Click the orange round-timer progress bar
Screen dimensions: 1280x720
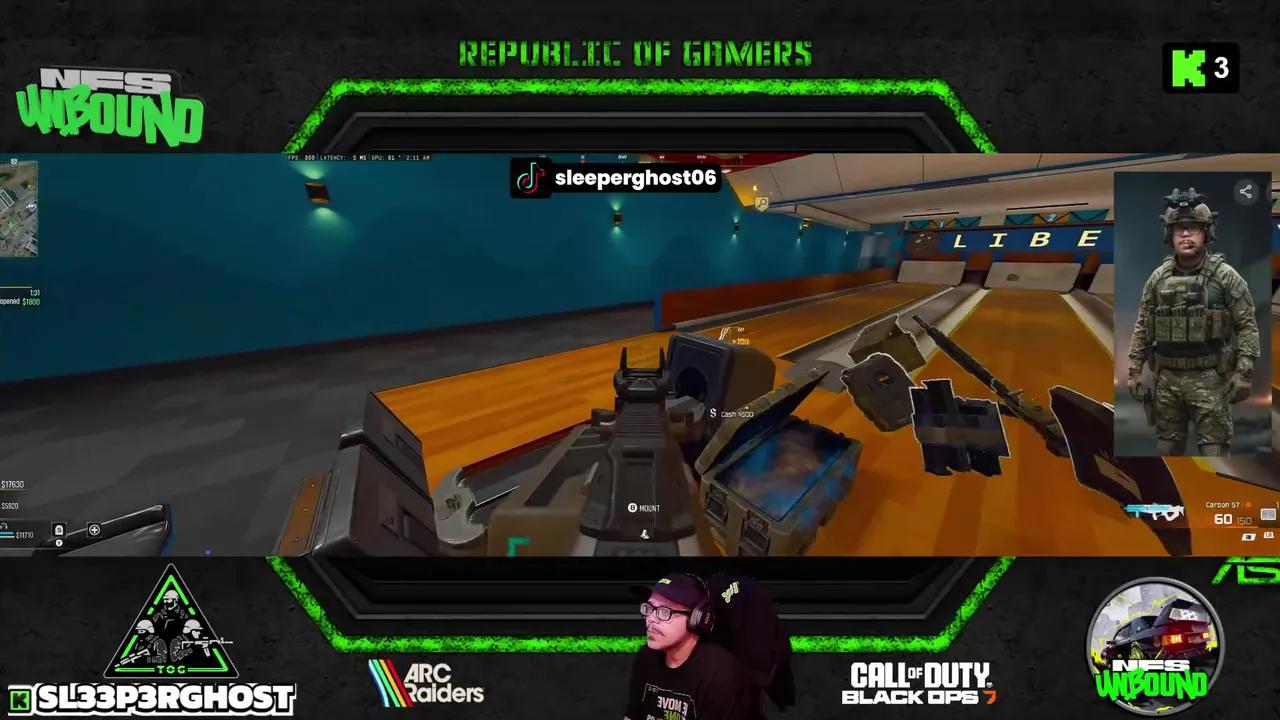coord(15,286)
